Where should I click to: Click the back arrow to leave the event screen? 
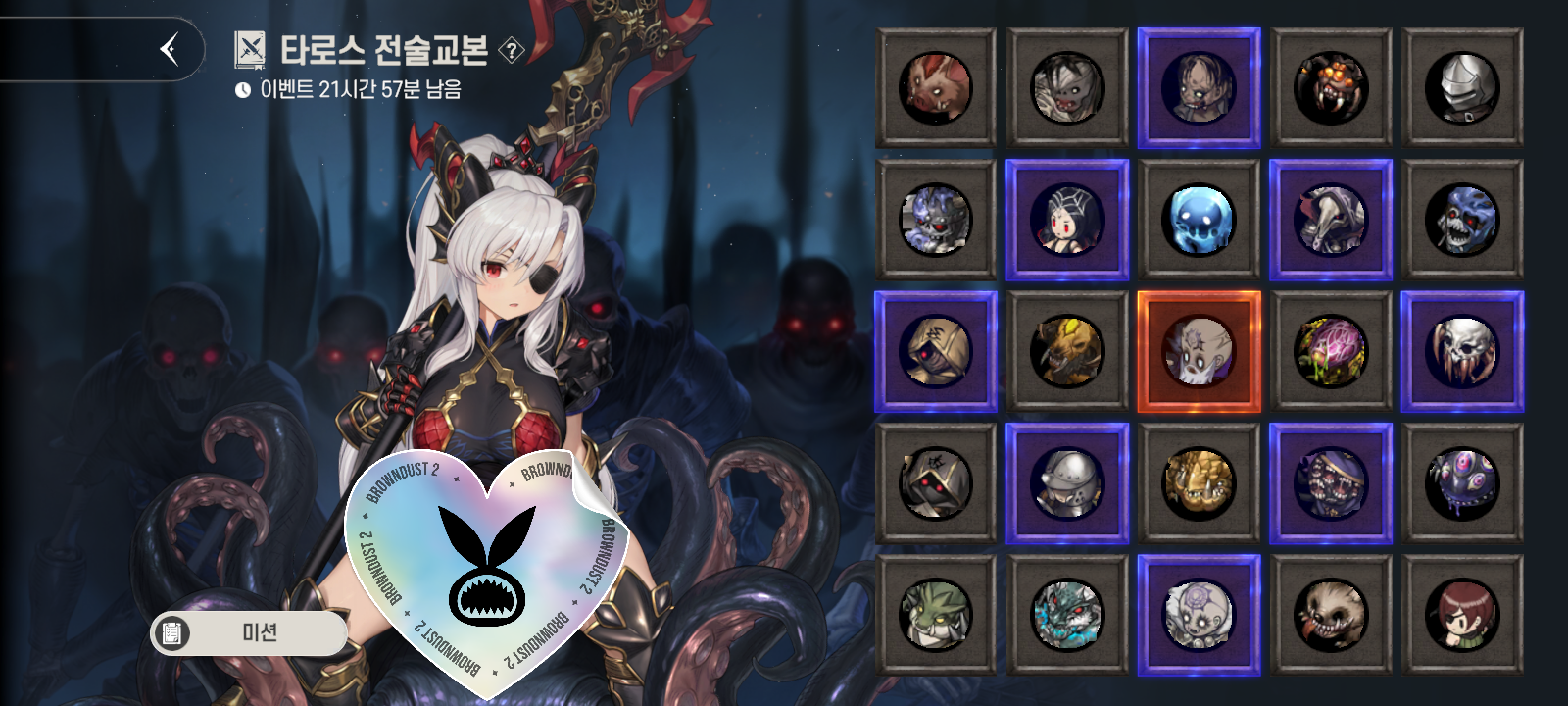[169, 49]
